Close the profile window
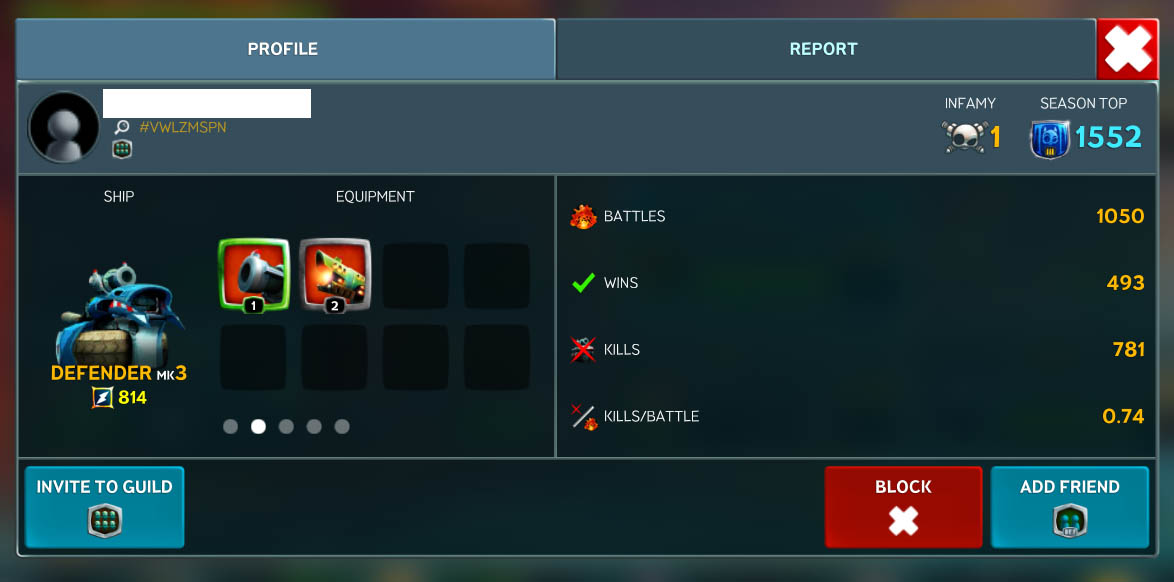The image size is (1174, 582). pos(1128,49)
